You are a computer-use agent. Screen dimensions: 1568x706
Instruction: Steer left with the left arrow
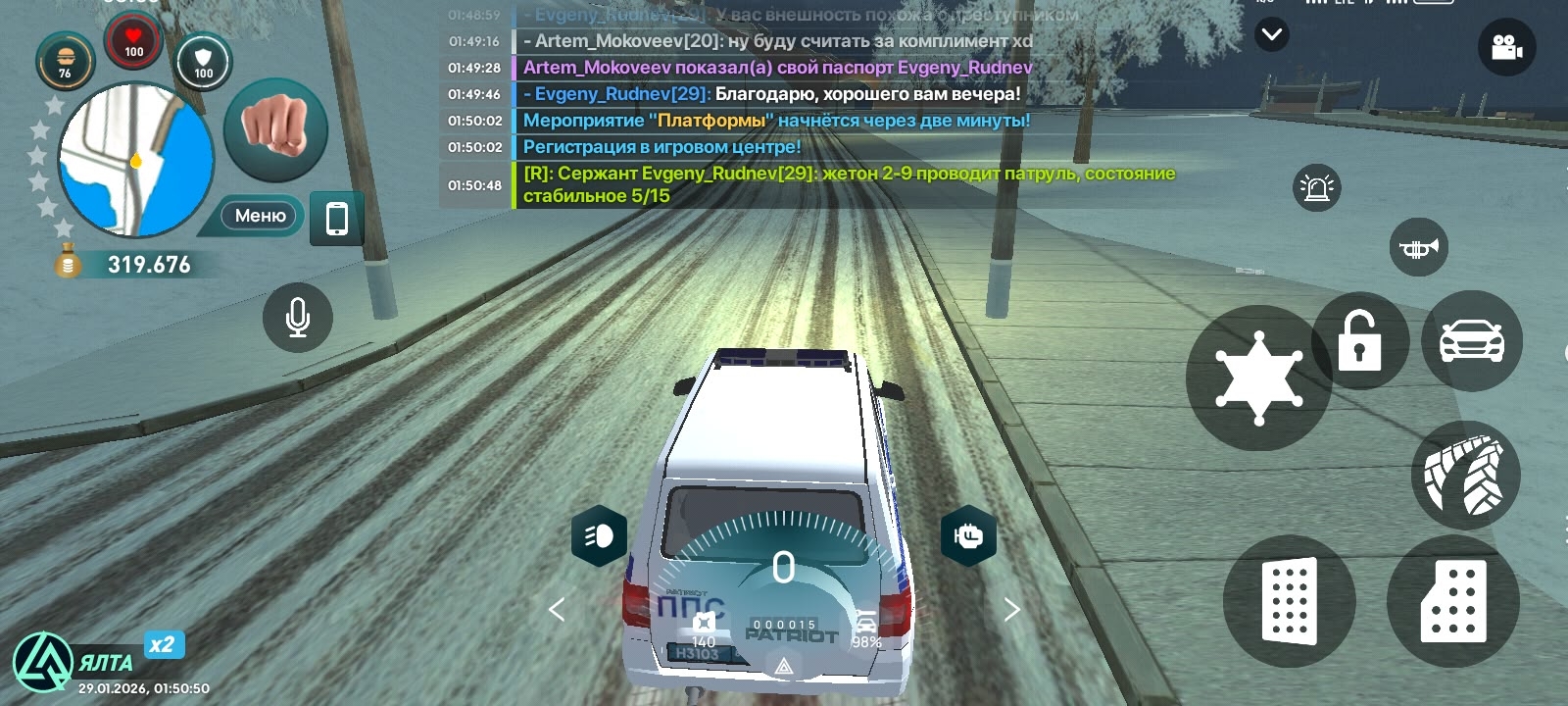[x=557, y=610]
